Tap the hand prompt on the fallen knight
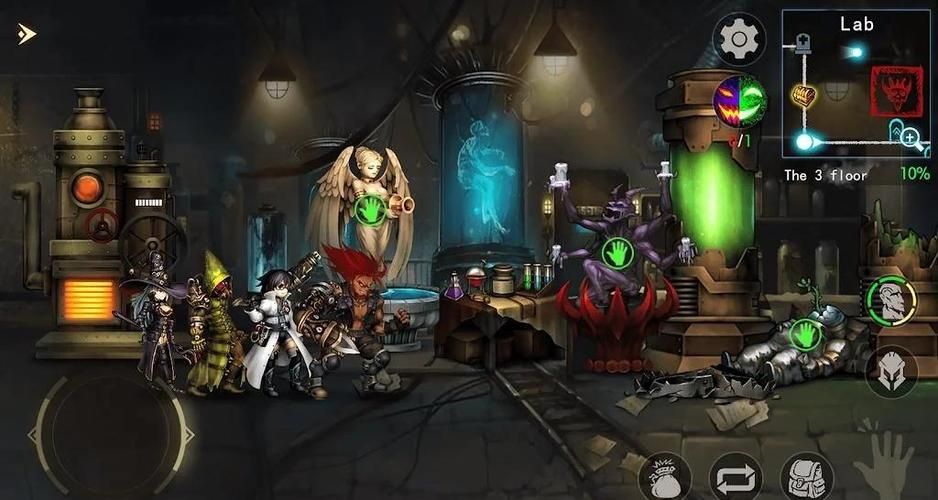The image size is (938, 500). tap(805, 333)
